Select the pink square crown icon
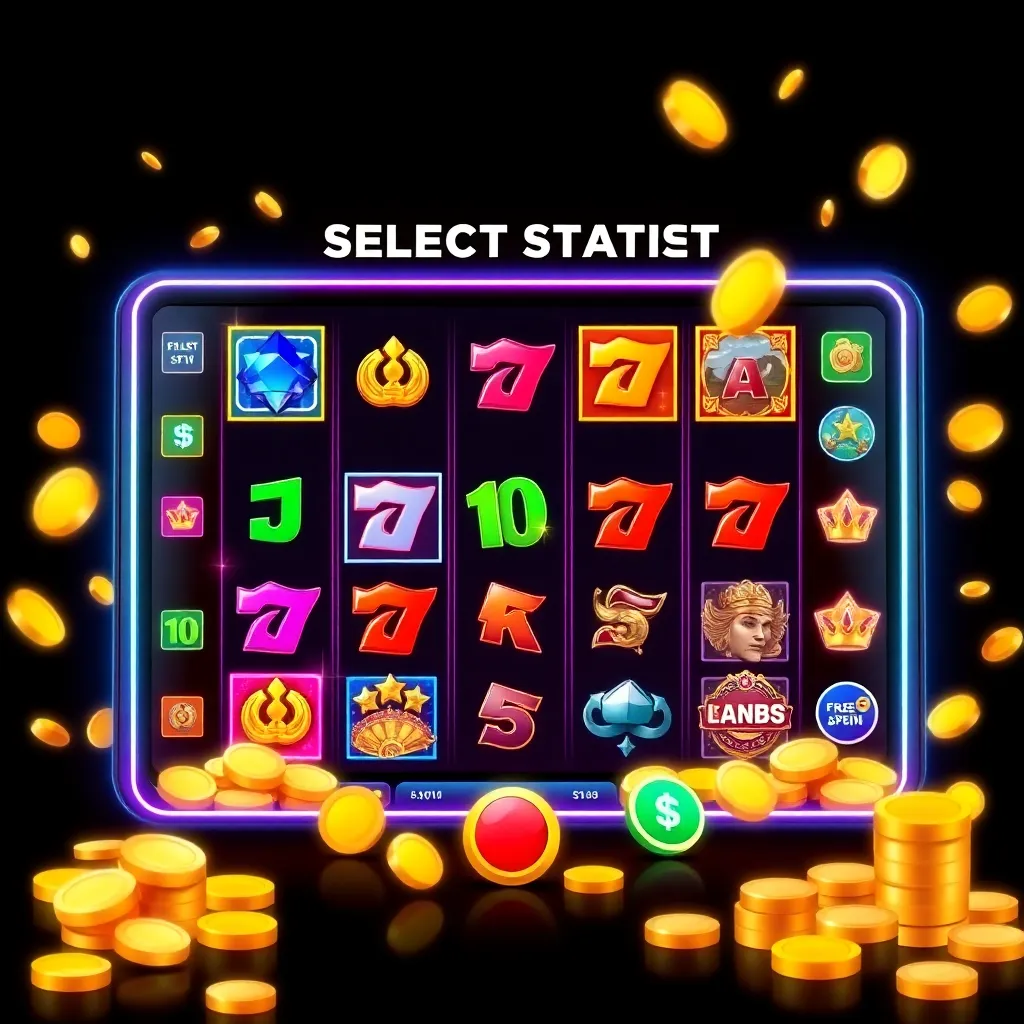Viewport: 1024px width, 1024px height. pyautogui.click(x=182, y=516)
